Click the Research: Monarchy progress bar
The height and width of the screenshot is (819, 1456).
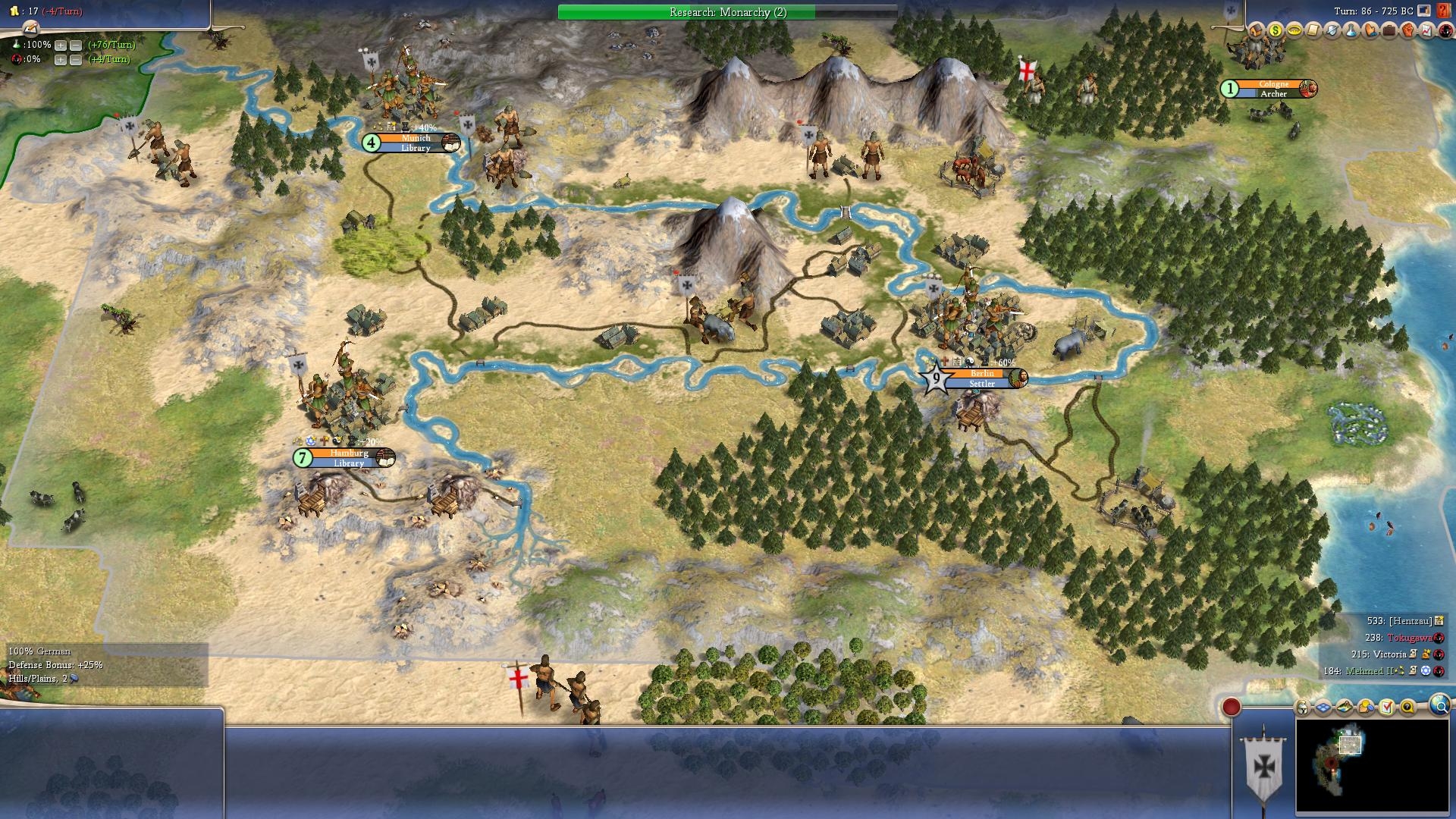726,12
